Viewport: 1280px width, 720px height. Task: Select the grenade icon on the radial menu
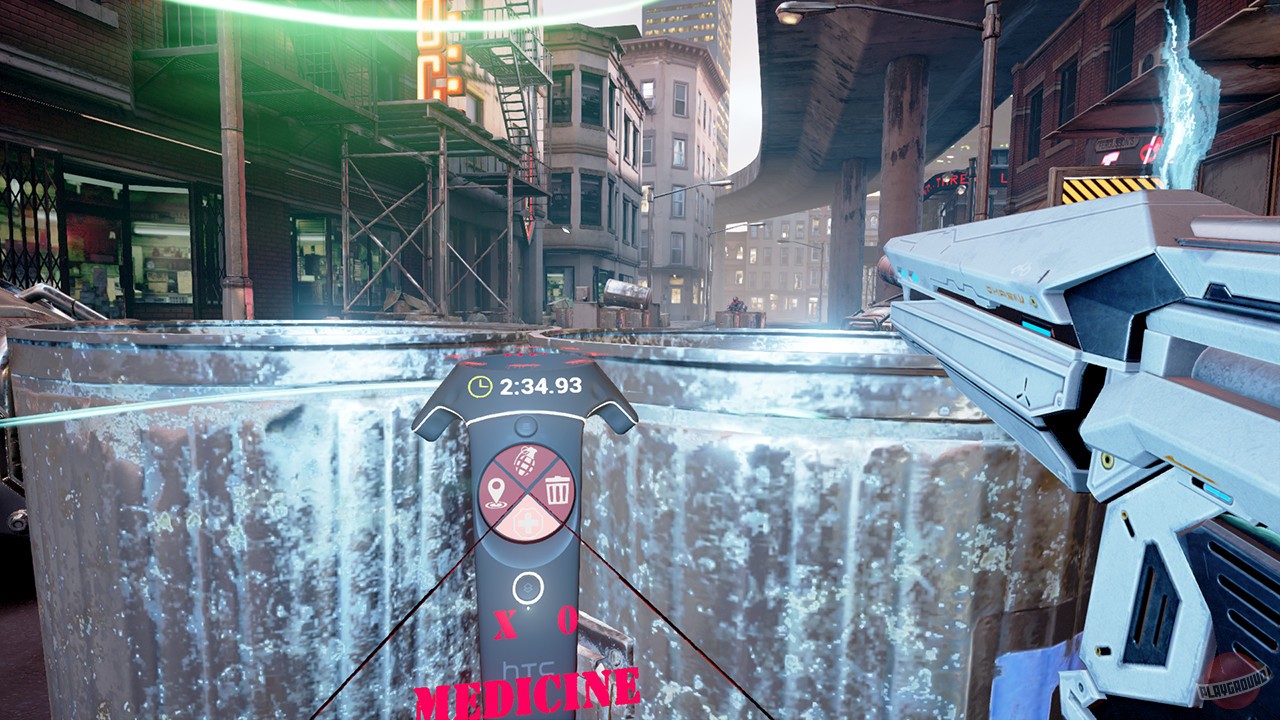click(x=524, y=463)
